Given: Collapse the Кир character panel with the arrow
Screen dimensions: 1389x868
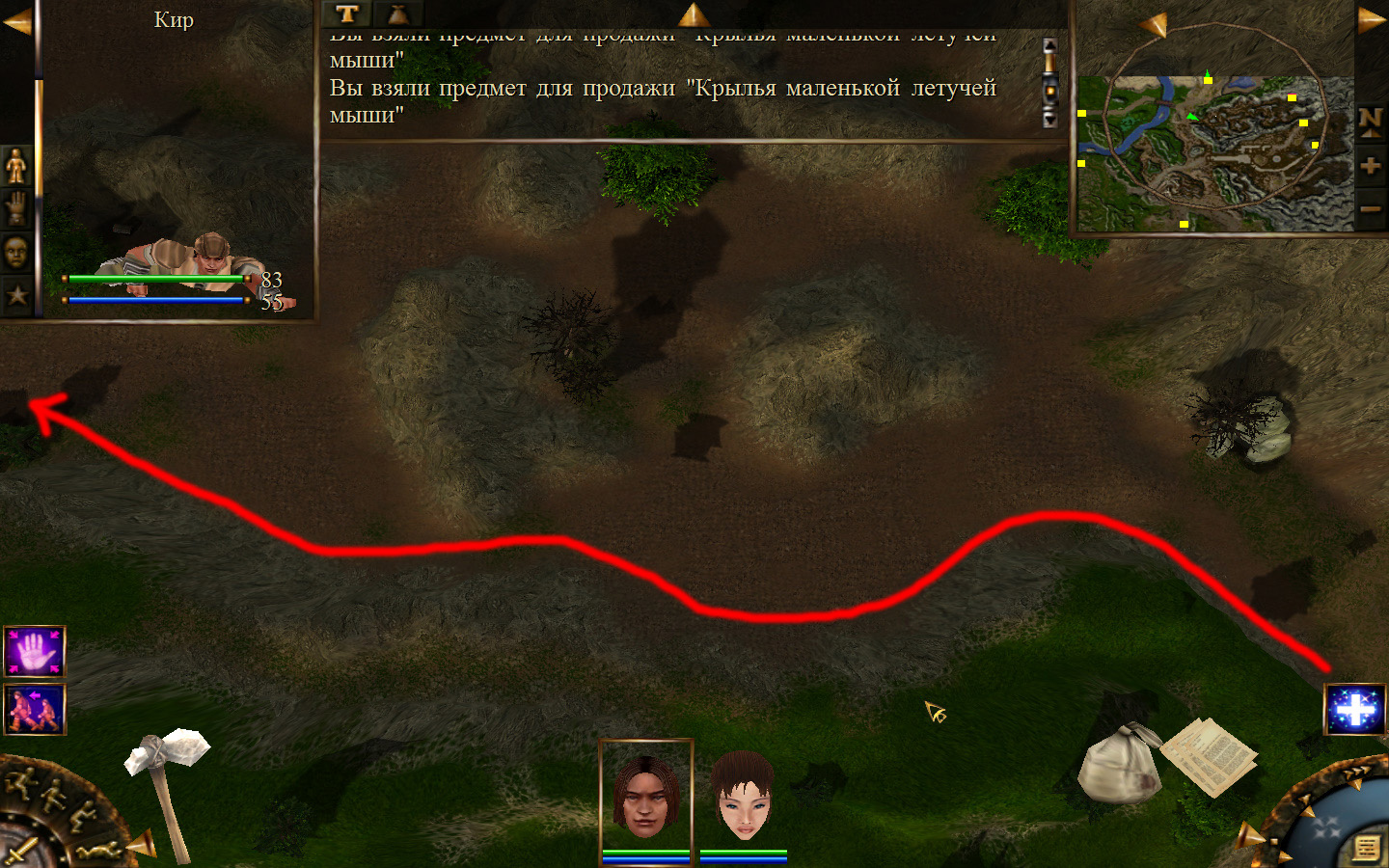Looking at the screenshot, I should [x=16, y=21].
